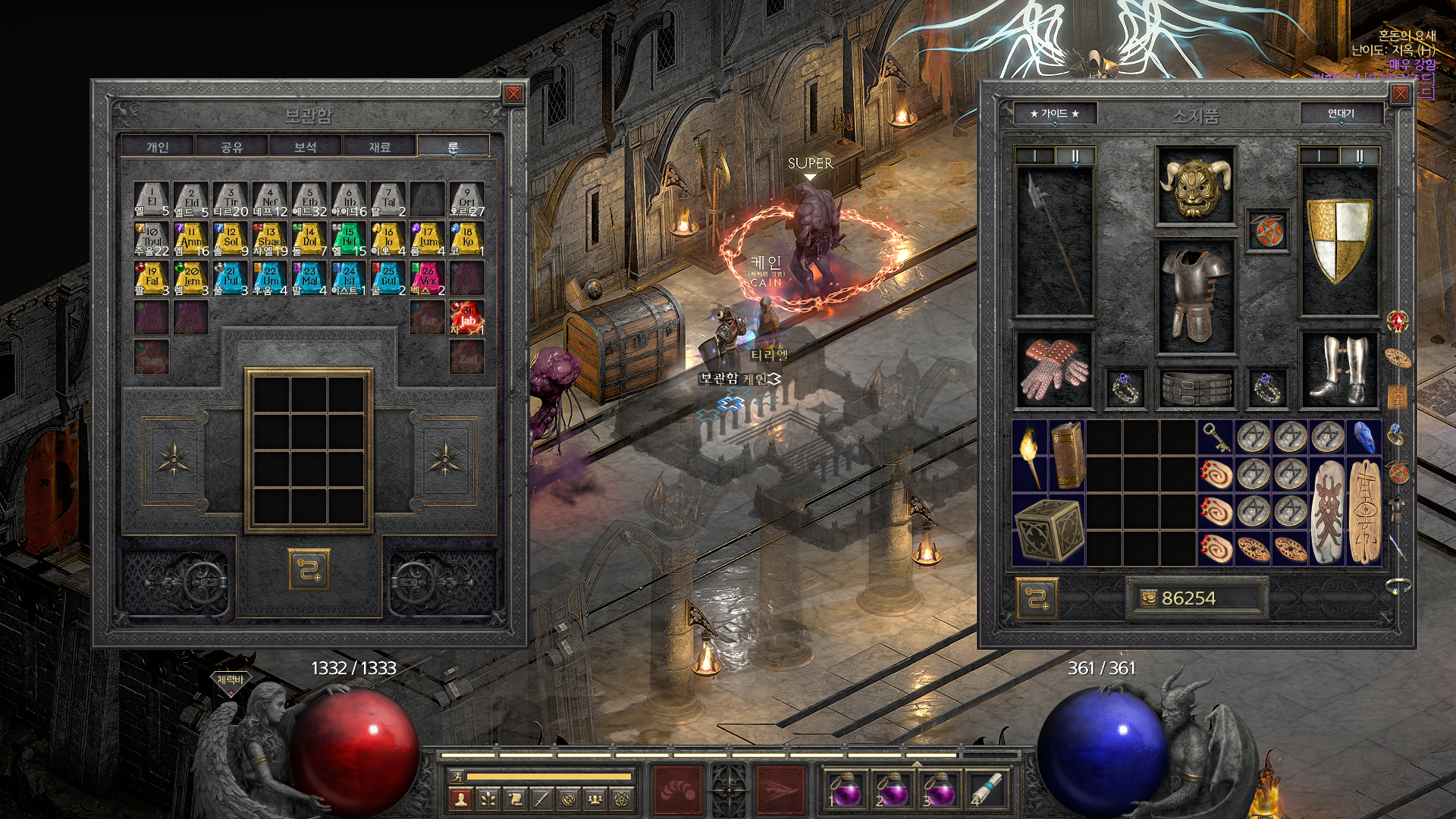
Task: Close the stash window
Action: point(513,94)
